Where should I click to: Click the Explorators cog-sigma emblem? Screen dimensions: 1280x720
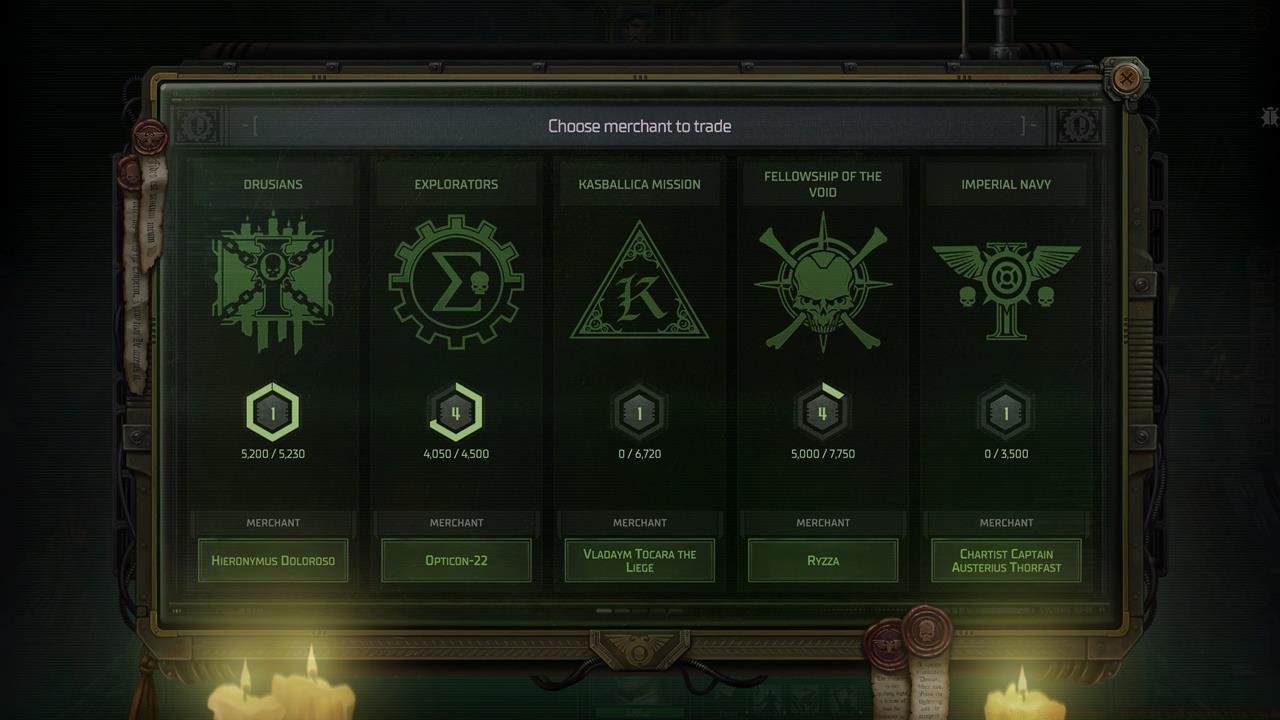tap(456, 282)
